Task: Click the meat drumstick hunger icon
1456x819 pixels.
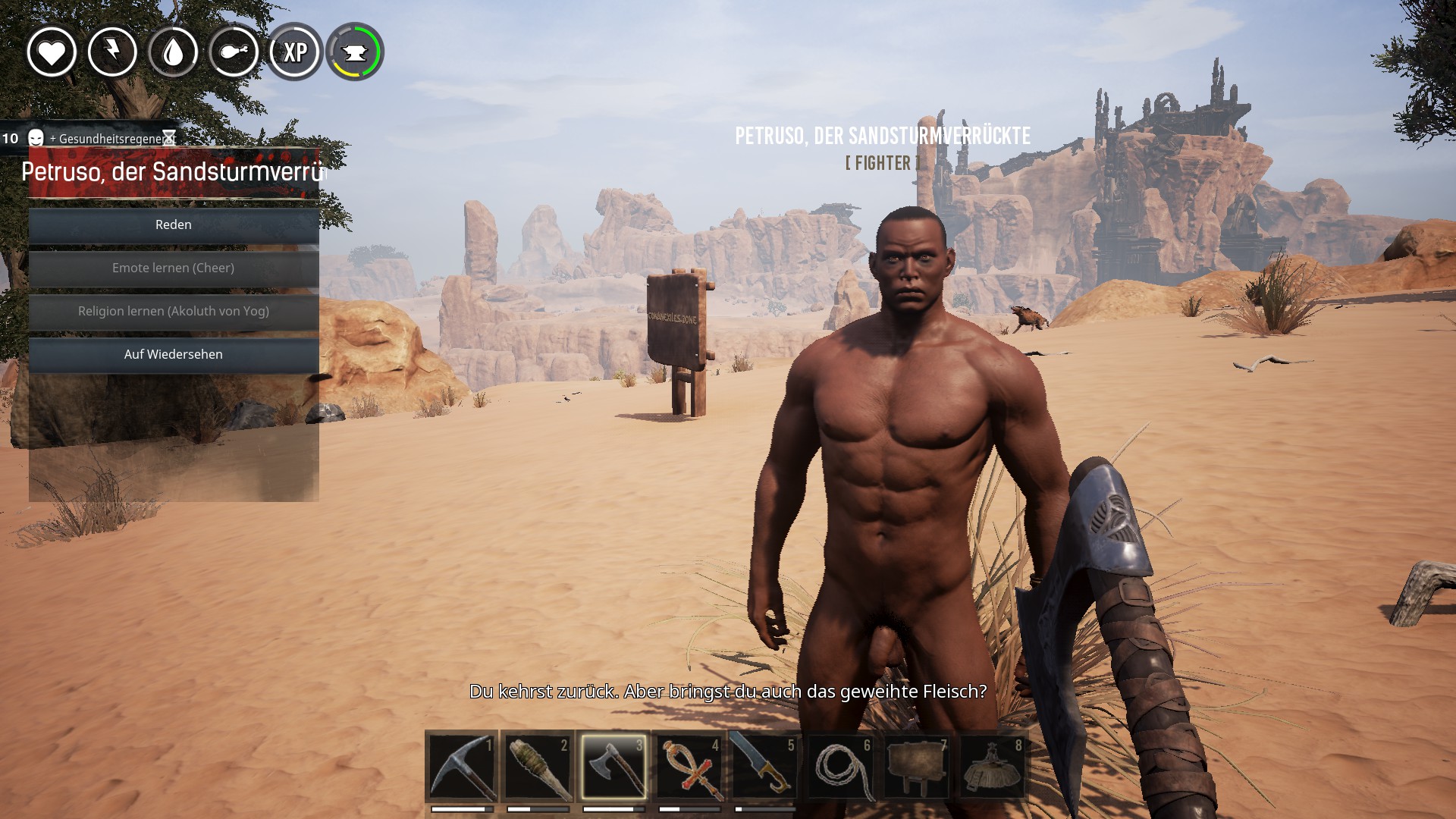Action: coord(234,52)
